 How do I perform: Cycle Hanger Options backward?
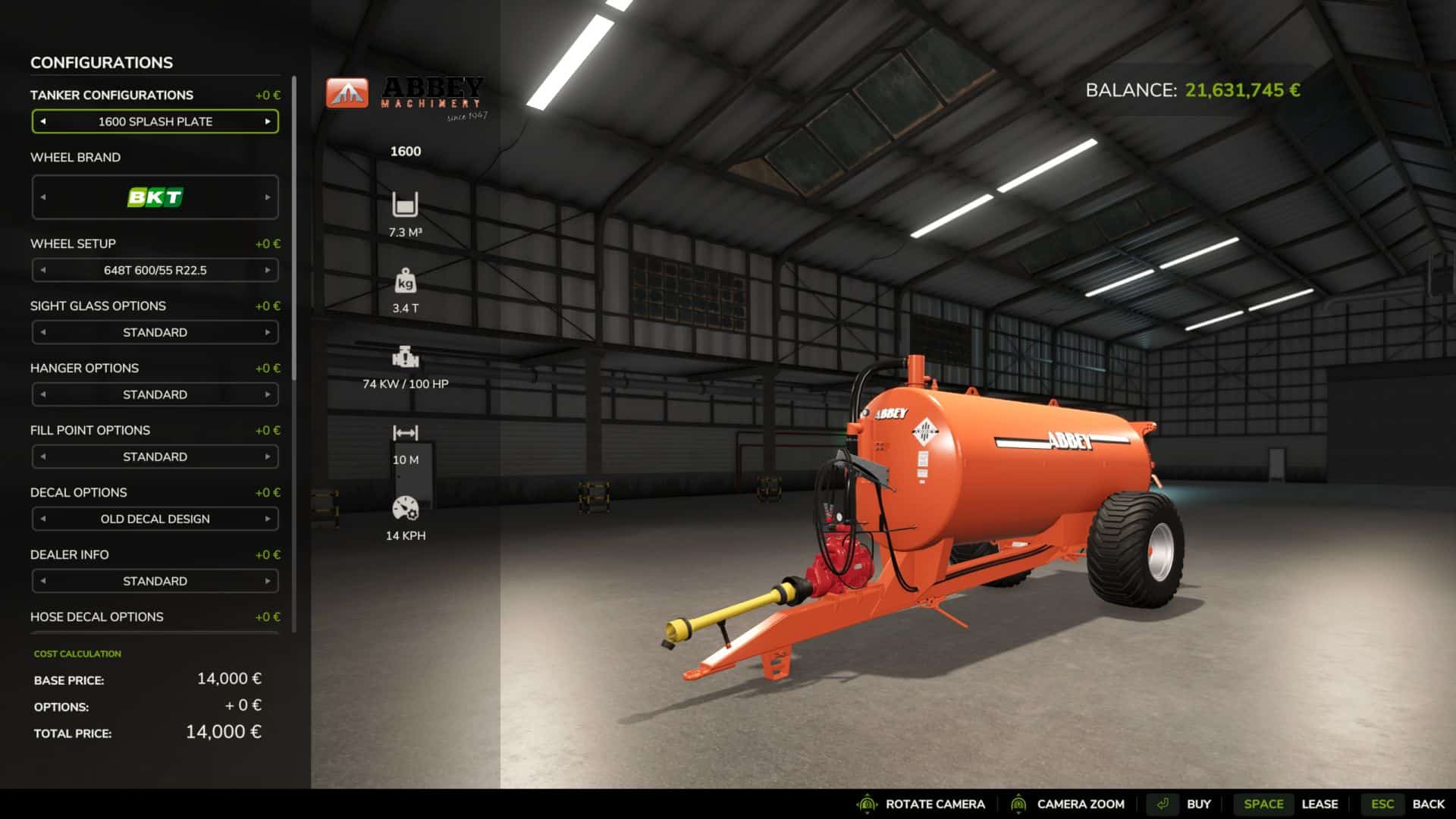pyautogui.click(x=43, y=394)
